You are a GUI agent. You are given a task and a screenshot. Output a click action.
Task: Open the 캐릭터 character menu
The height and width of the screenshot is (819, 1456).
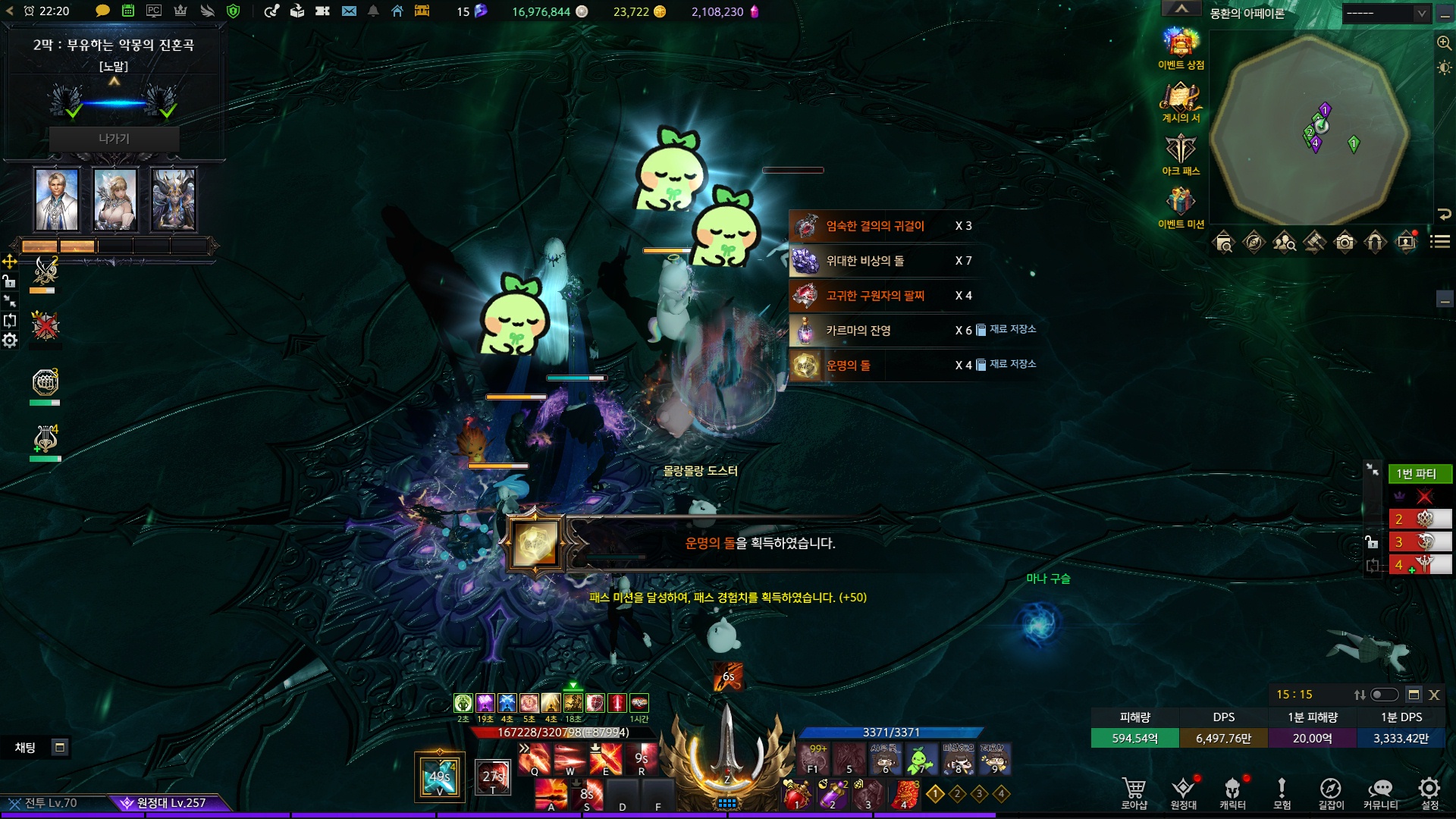(x=1232, y=791)
